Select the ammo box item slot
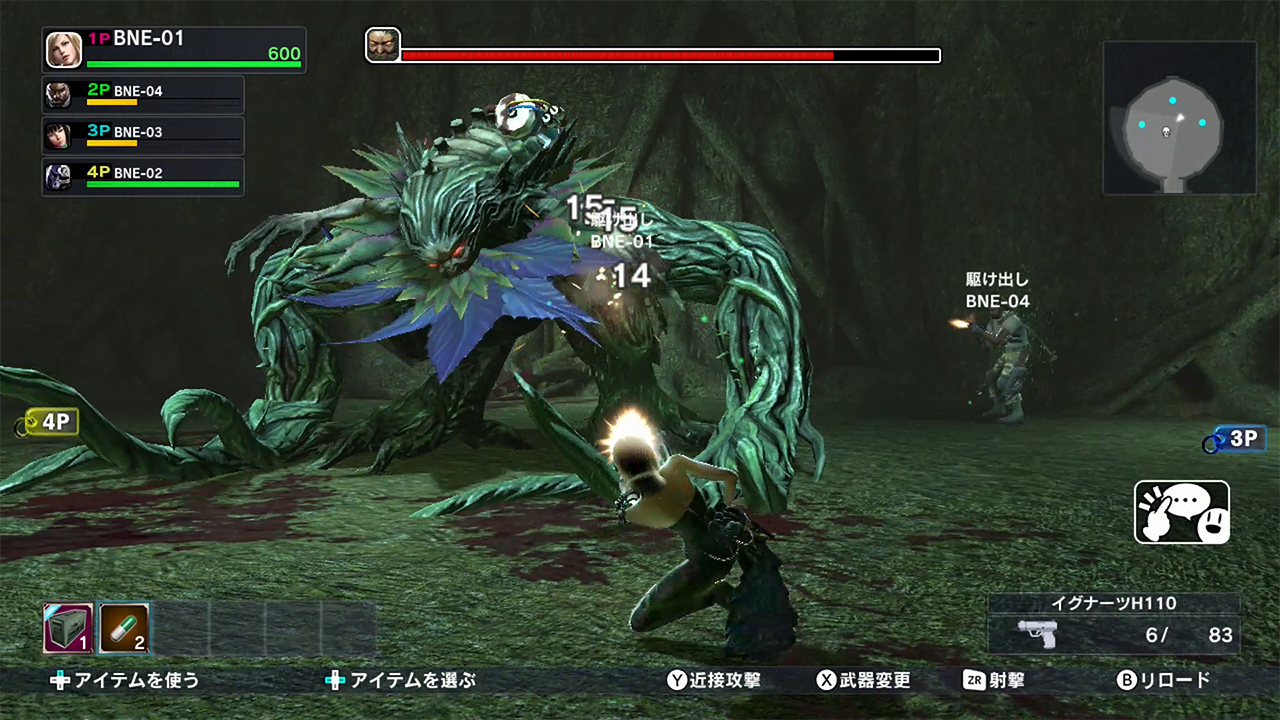 tap(68, 628)
